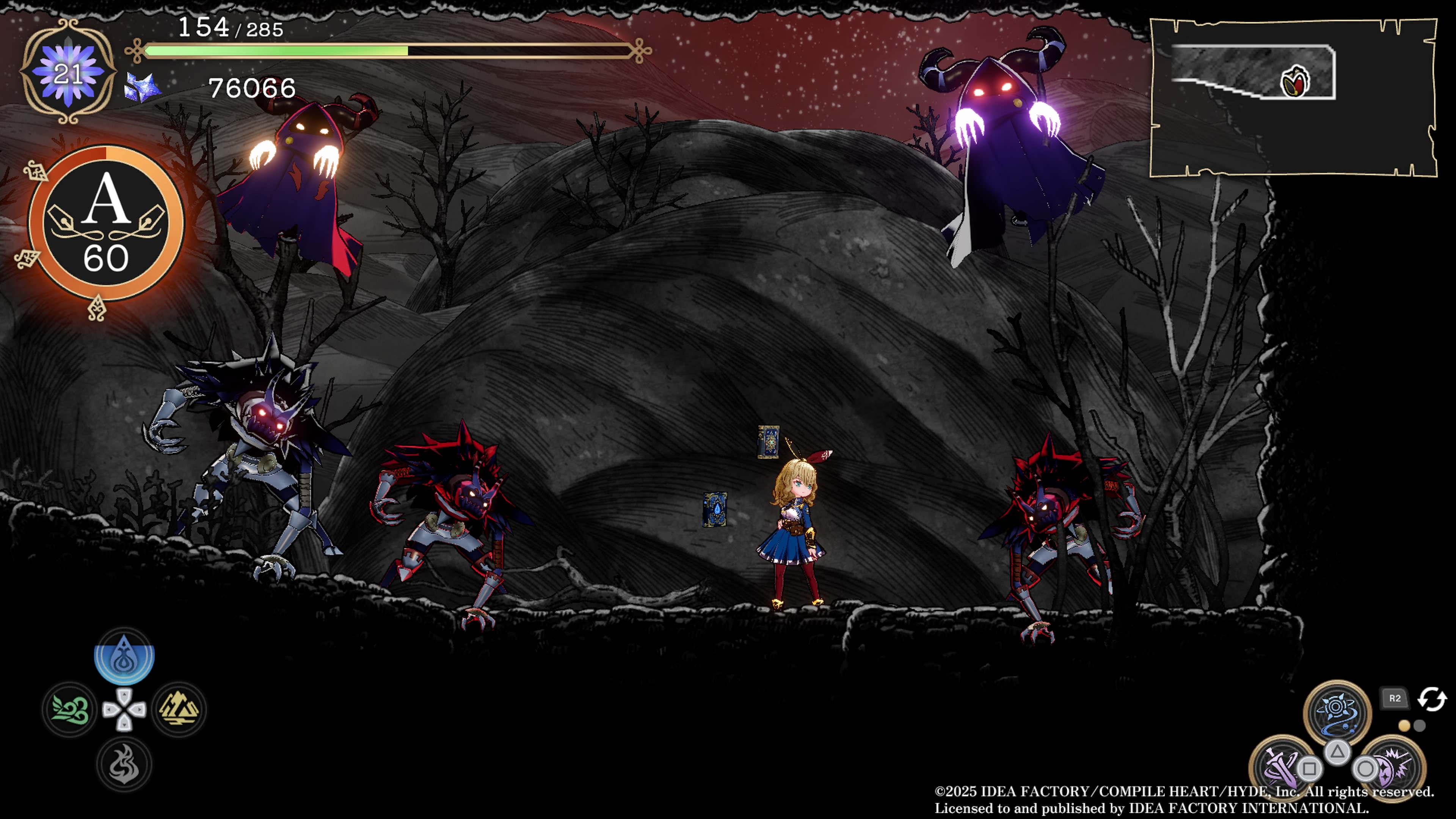Select the water droplet element icon
1456x819 pixels.
pos(124,656)
